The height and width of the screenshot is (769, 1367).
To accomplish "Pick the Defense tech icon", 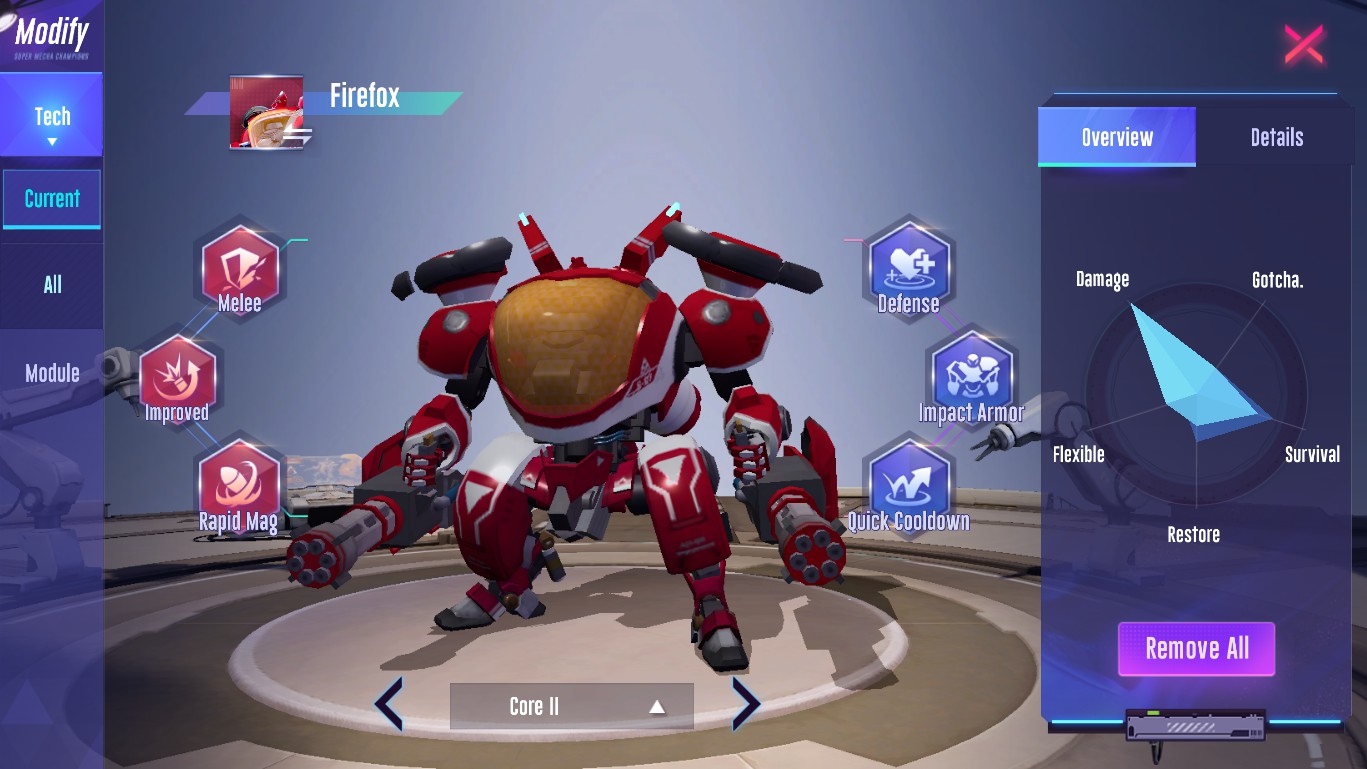I will [908, 268].
